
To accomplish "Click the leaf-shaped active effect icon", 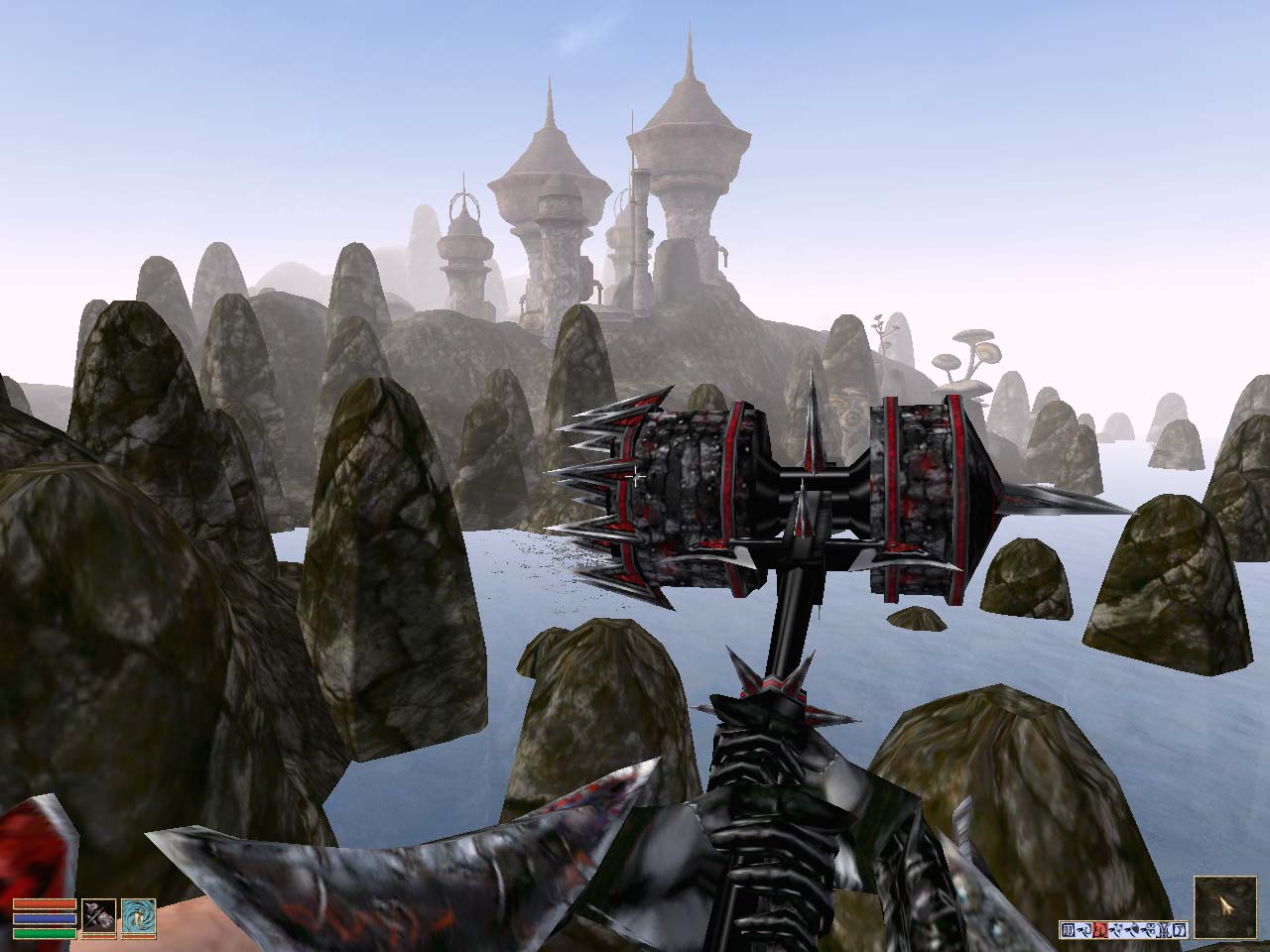I will click(1118, 928).
